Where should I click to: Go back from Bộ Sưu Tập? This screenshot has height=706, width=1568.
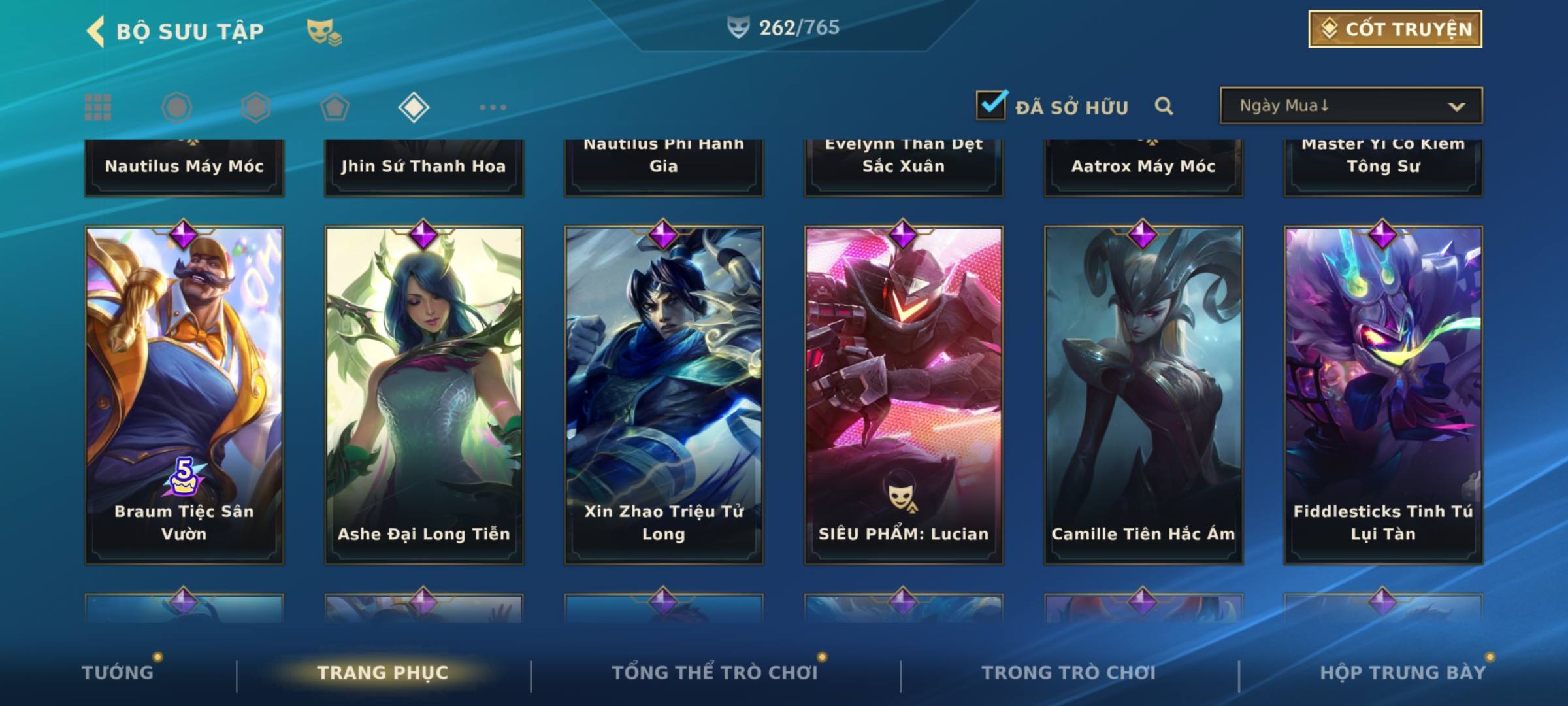[96, 31]
